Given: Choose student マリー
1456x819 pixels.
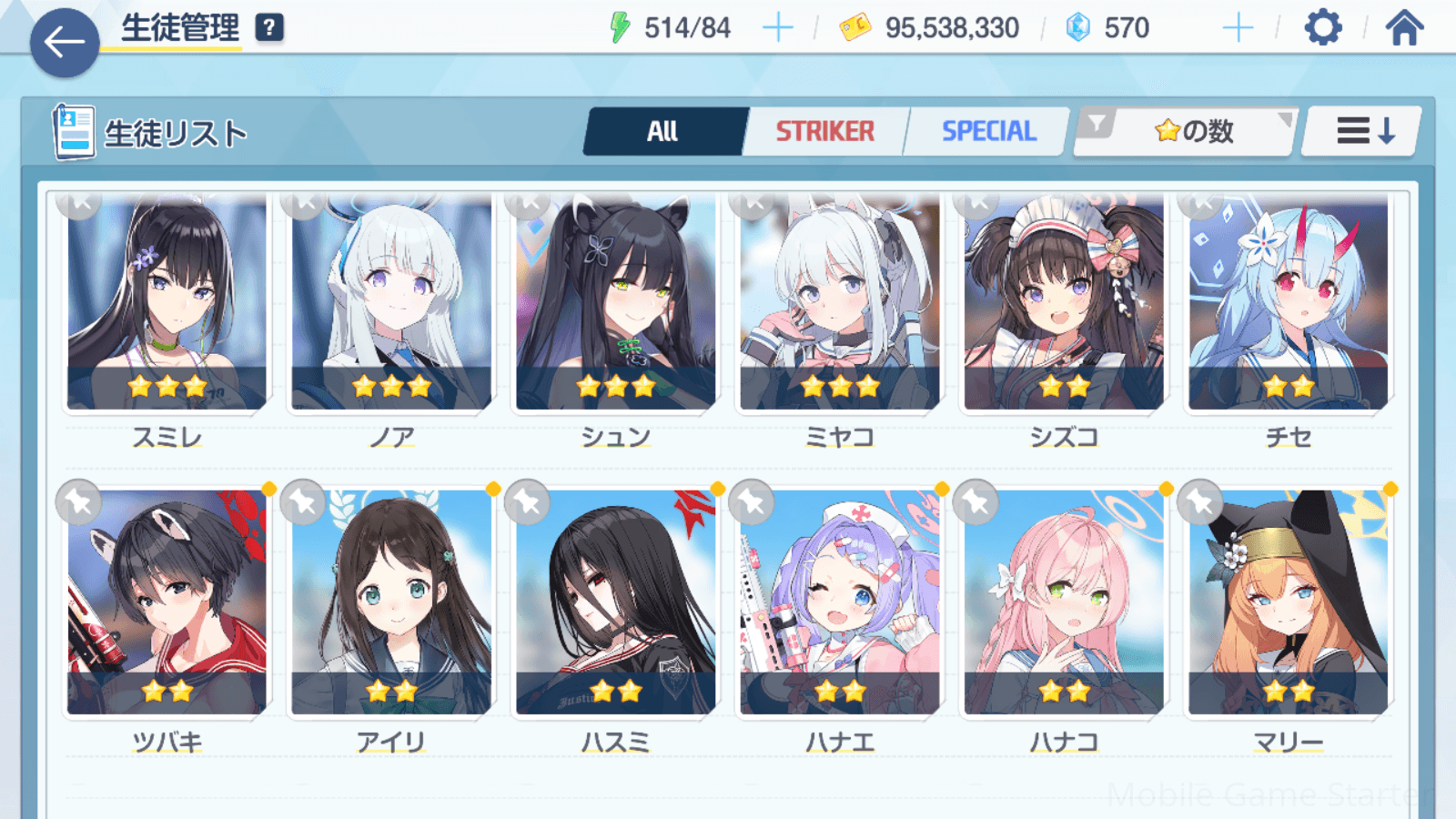Looking at the screenshot, I should tap(1289, 602).
